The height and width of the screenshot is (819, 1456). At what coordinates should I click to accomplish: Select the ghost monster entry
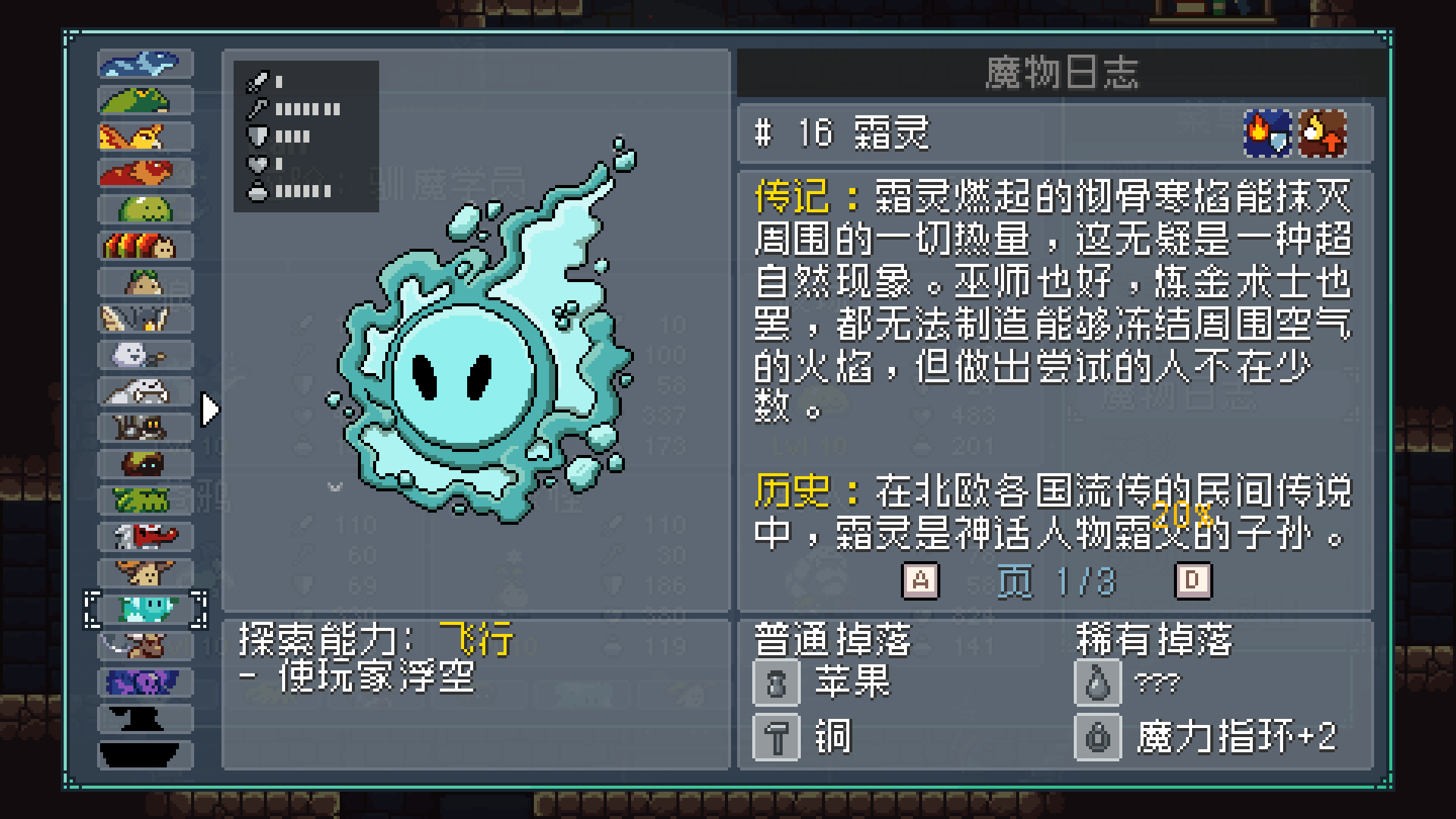[144, 355]
